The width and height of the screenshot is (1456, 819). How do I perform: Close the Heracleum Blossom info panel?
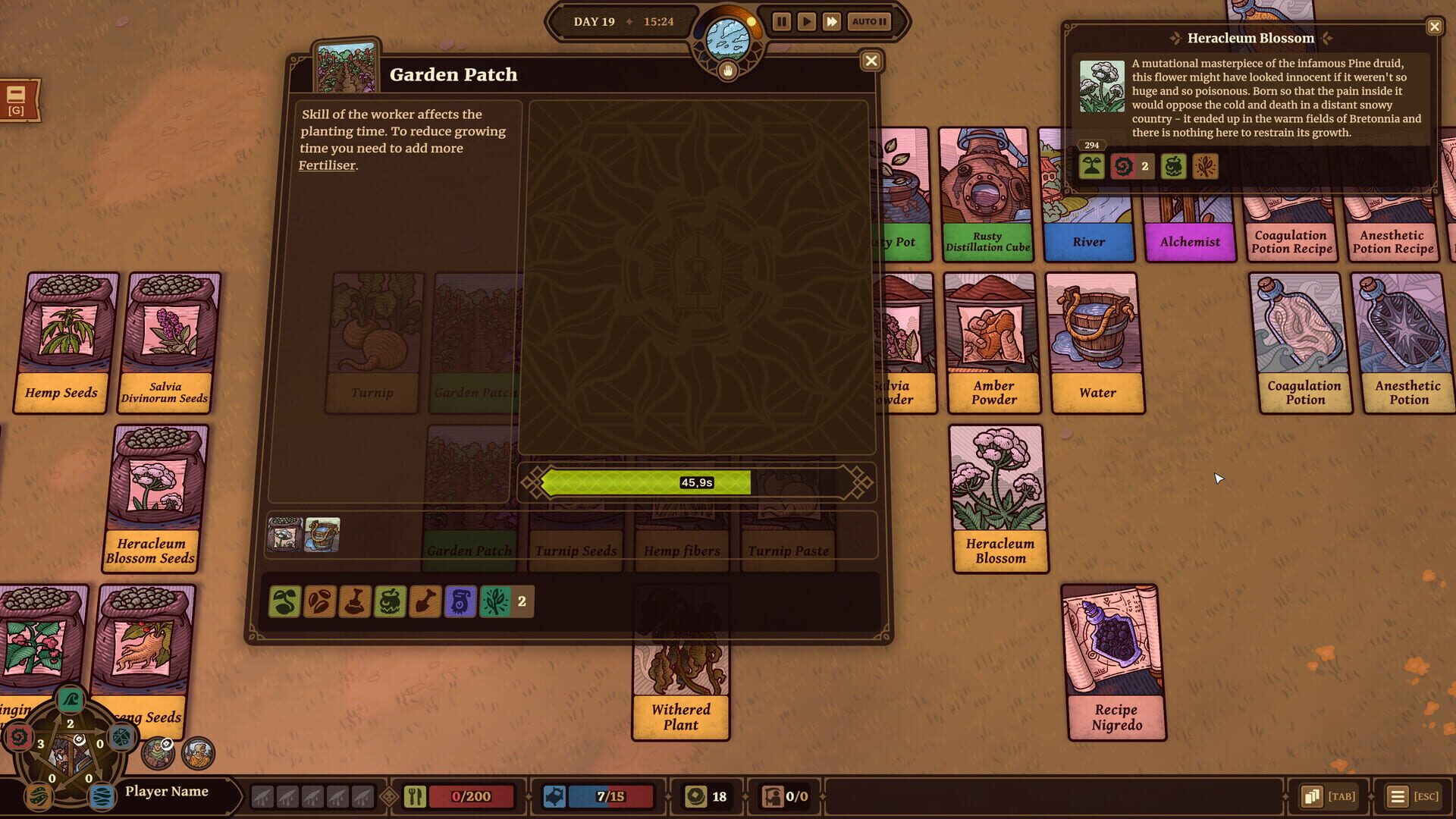(x=1434, y=26)
